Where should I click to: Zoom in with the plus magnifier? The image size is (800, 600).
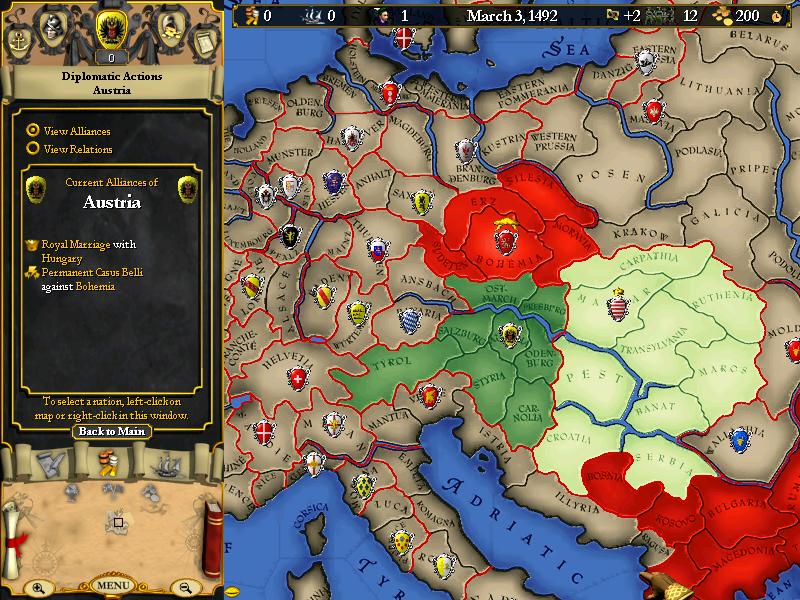point(37,588)
